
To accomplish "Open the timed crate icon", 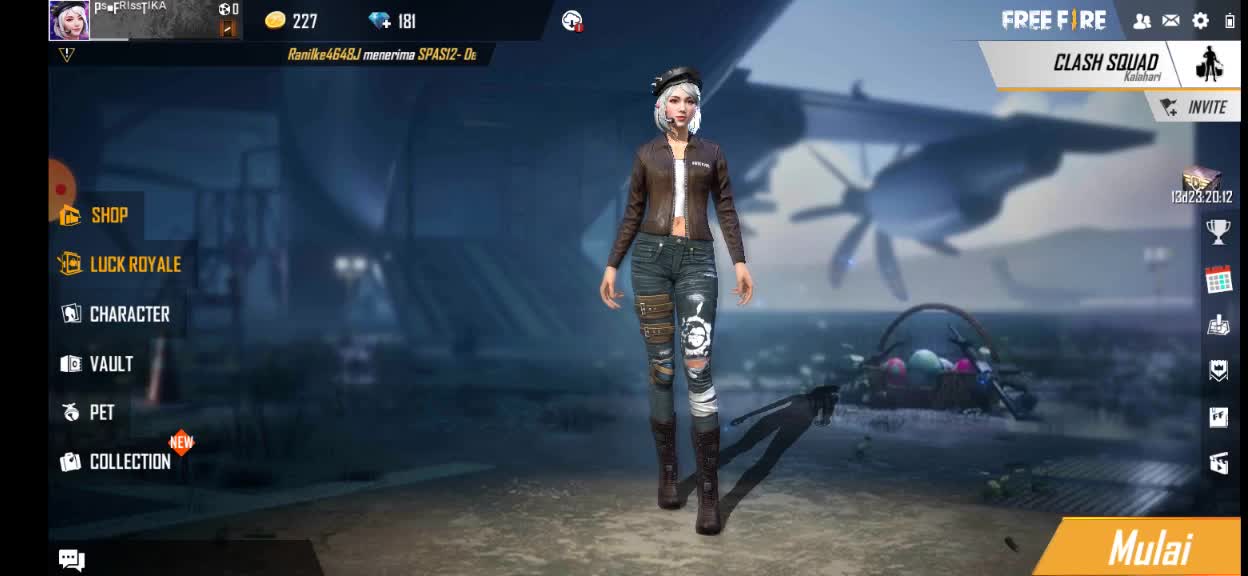I will point(1201,183).
